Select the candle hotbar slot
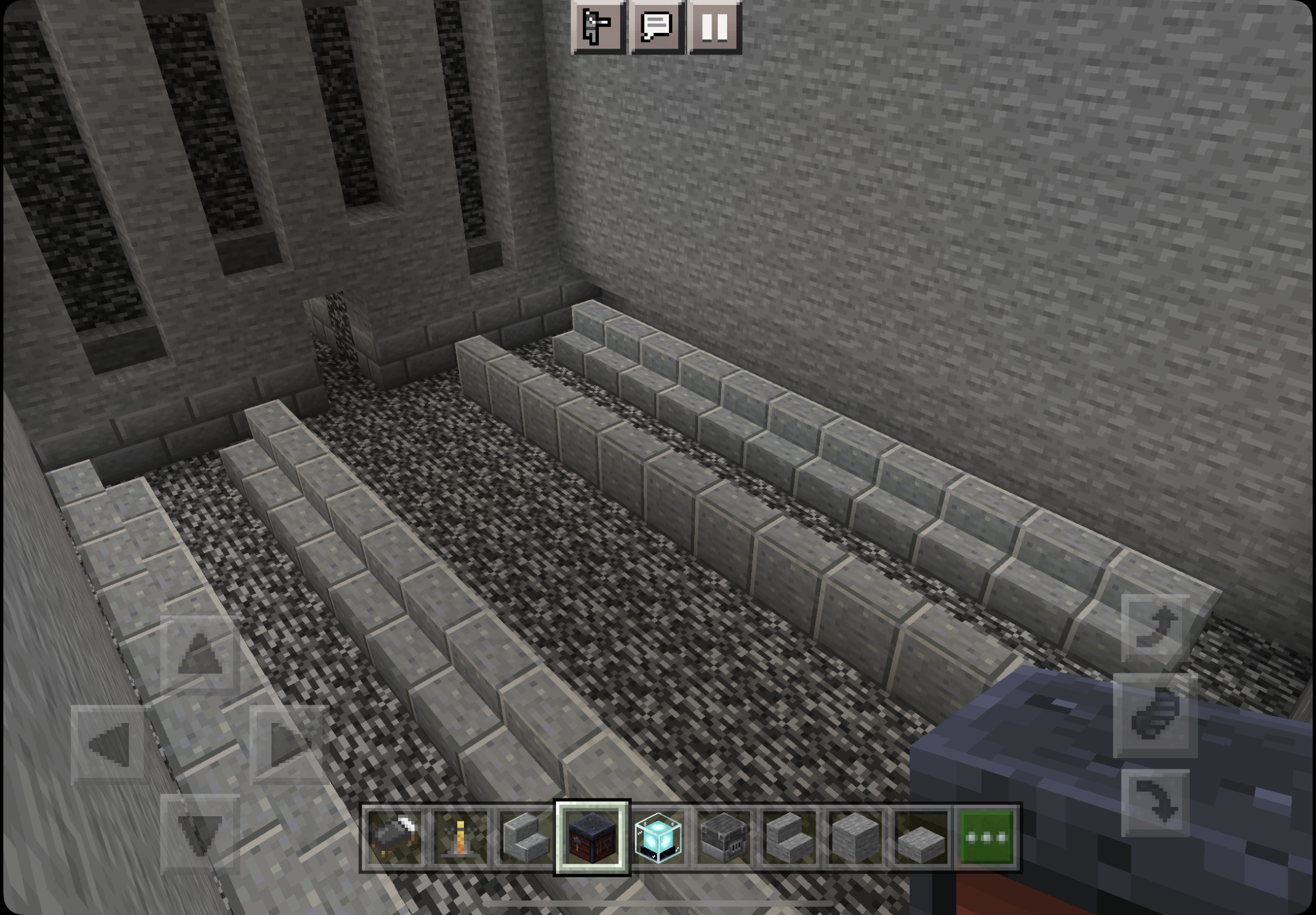Image resolution: width=1316 pixels, height=915 pixels. click(x=460, y=837)
